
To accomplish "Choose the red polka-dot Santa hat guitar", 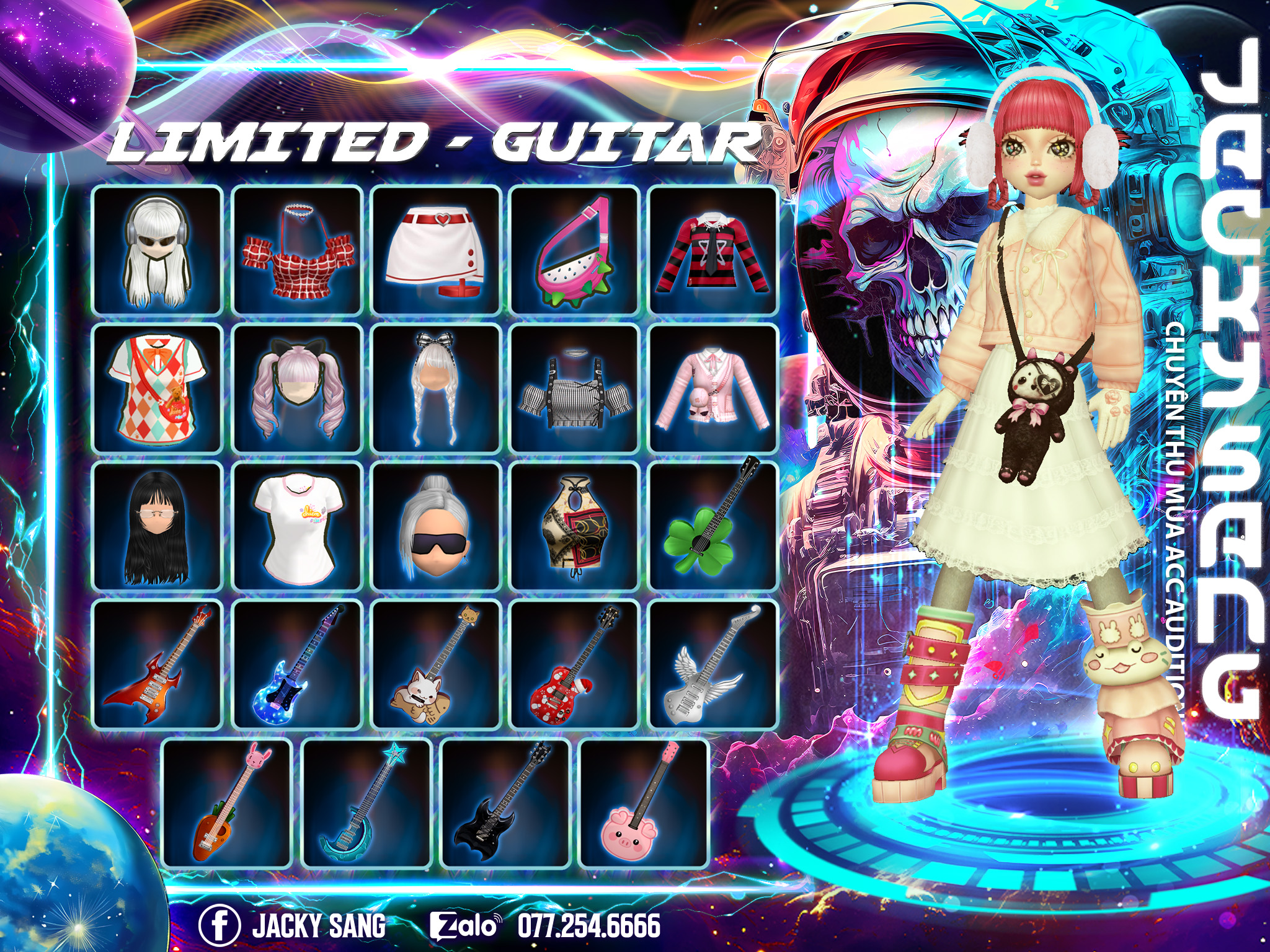I will 575,665.
